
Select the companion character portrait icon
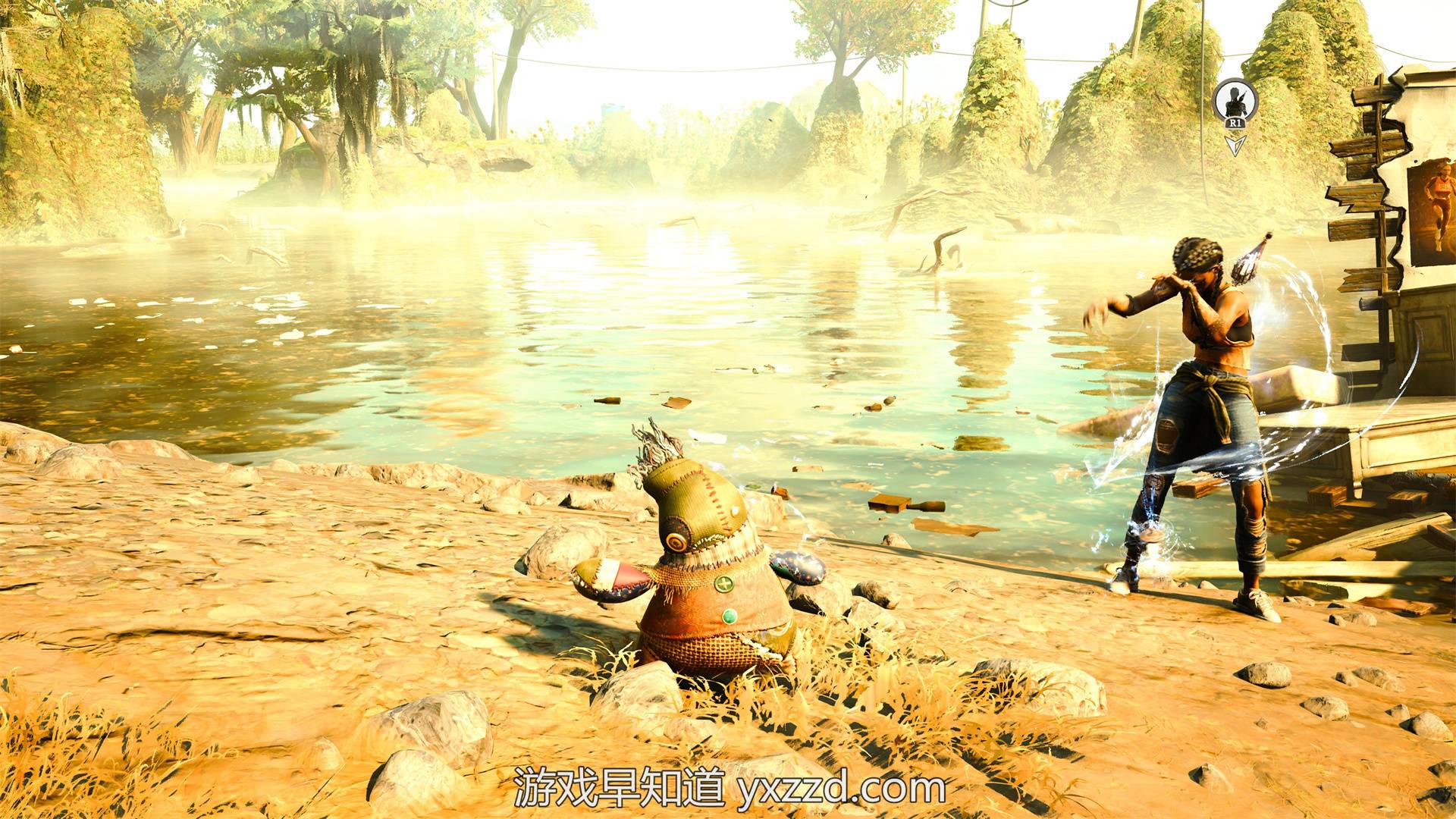(1235, 99)
